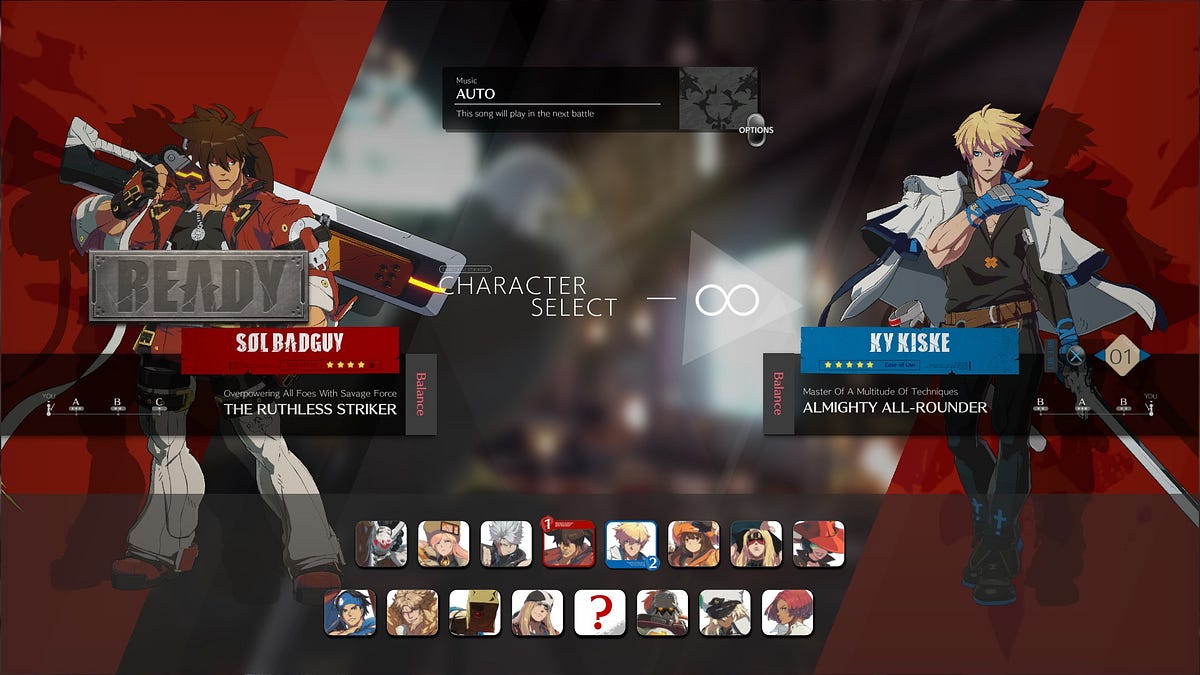Select Leo's lion-maned portrait
The width and height of the screenshot is (1200, 675).
[412, 612]
